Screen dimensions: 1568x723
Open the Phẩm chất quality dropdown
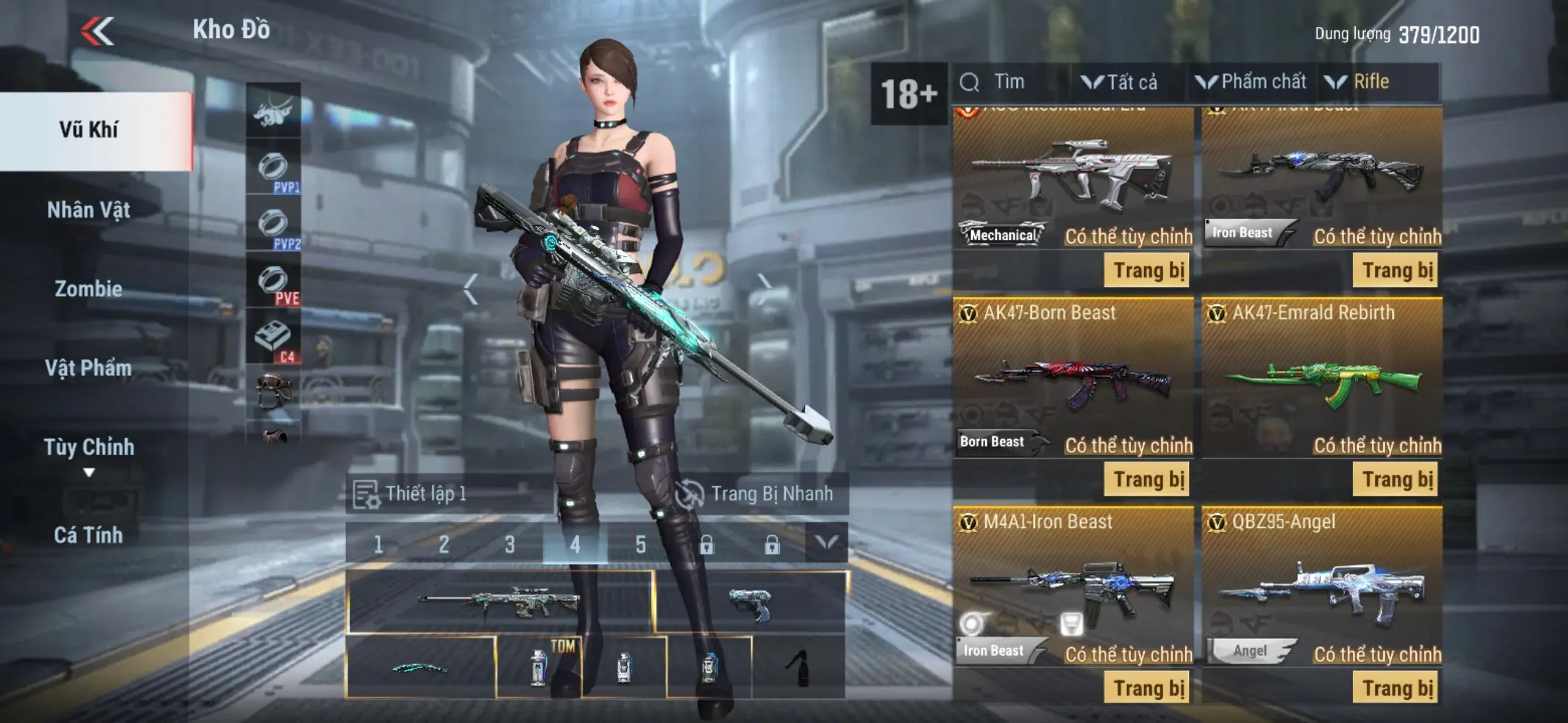coord(1251,82)
